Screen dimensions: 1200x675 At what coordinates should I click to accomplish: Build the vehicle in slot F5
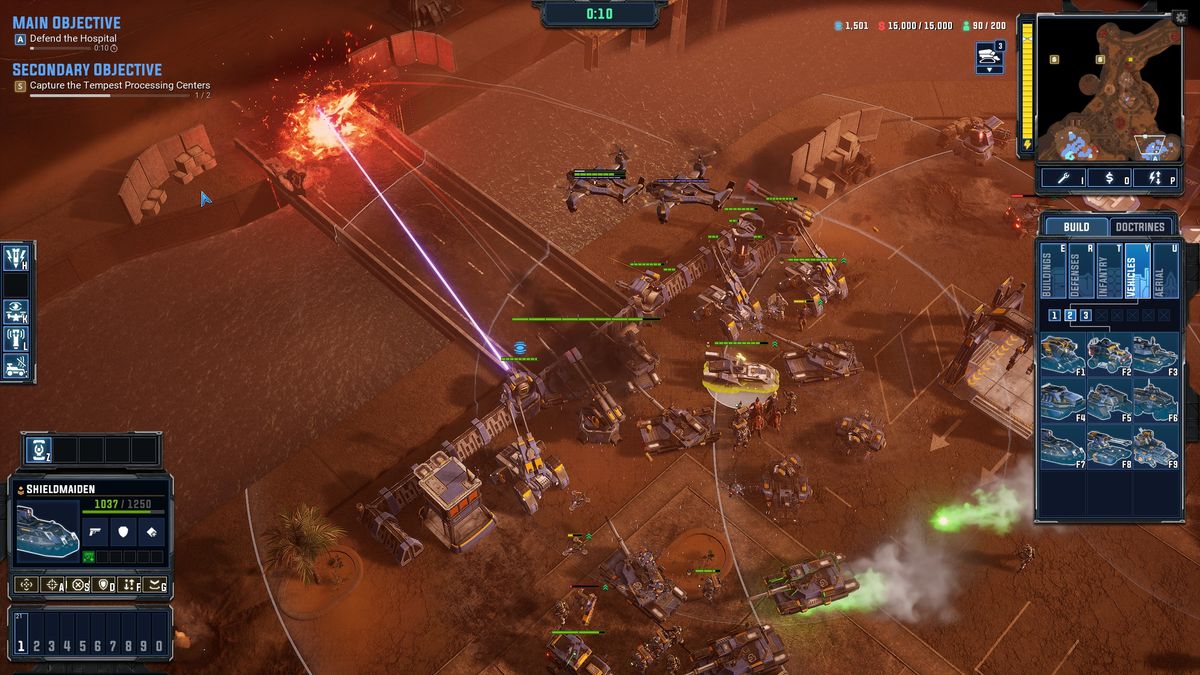coord(1109,399)
